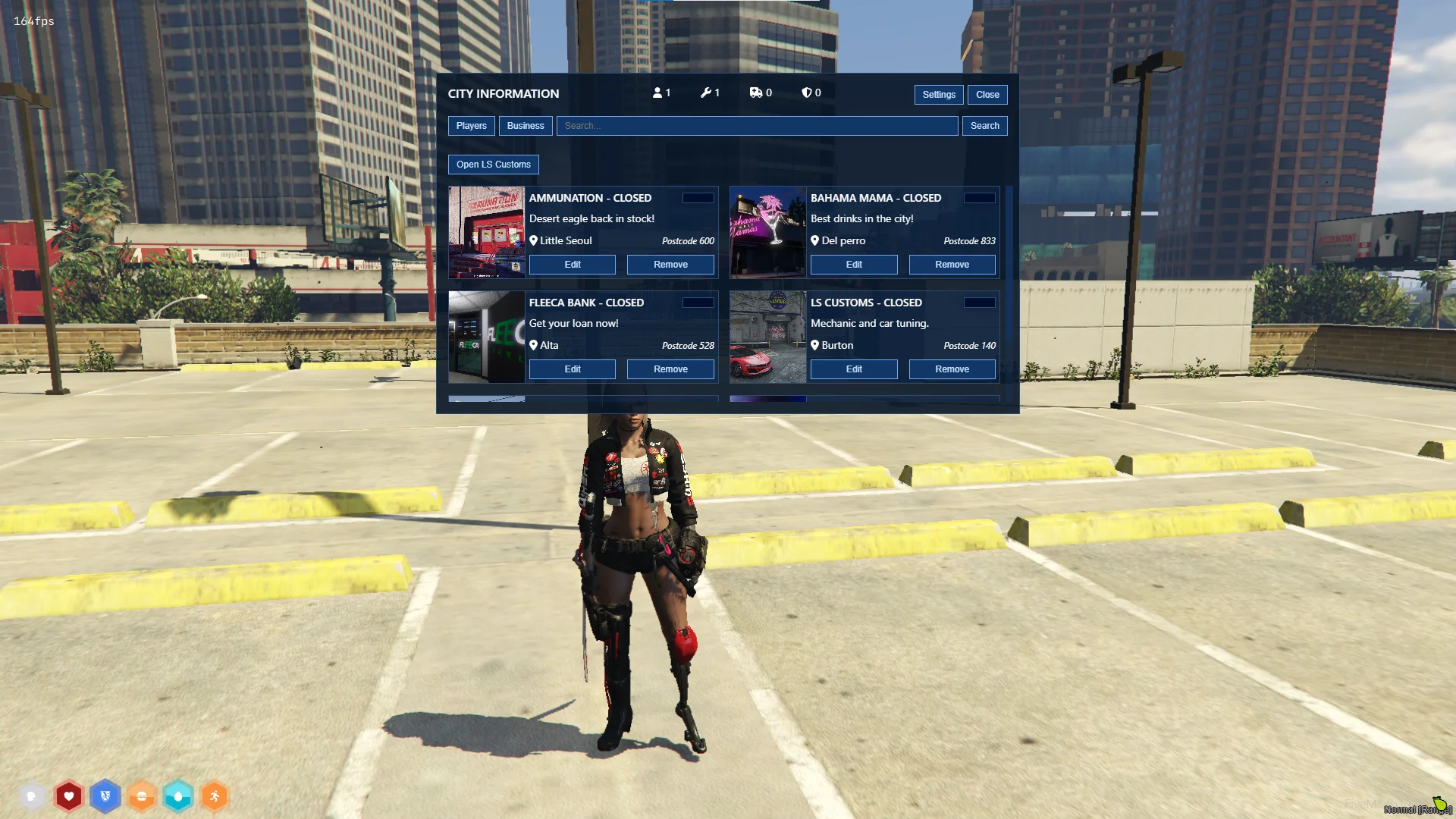Click the Search button

pyautogui.click(x=984, y=126)
